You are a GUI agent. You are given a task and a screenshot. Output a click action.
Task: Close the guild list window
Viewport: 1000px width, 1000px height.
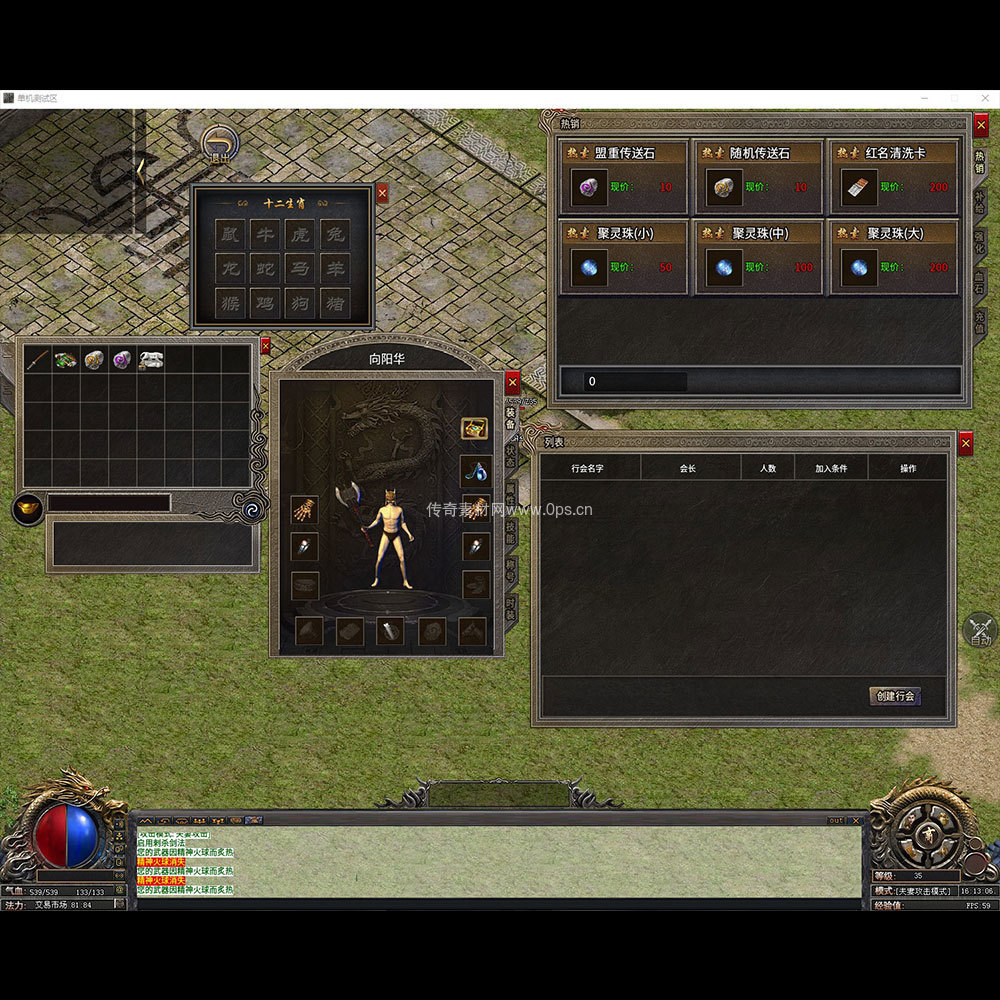click(x=965, y=443)
